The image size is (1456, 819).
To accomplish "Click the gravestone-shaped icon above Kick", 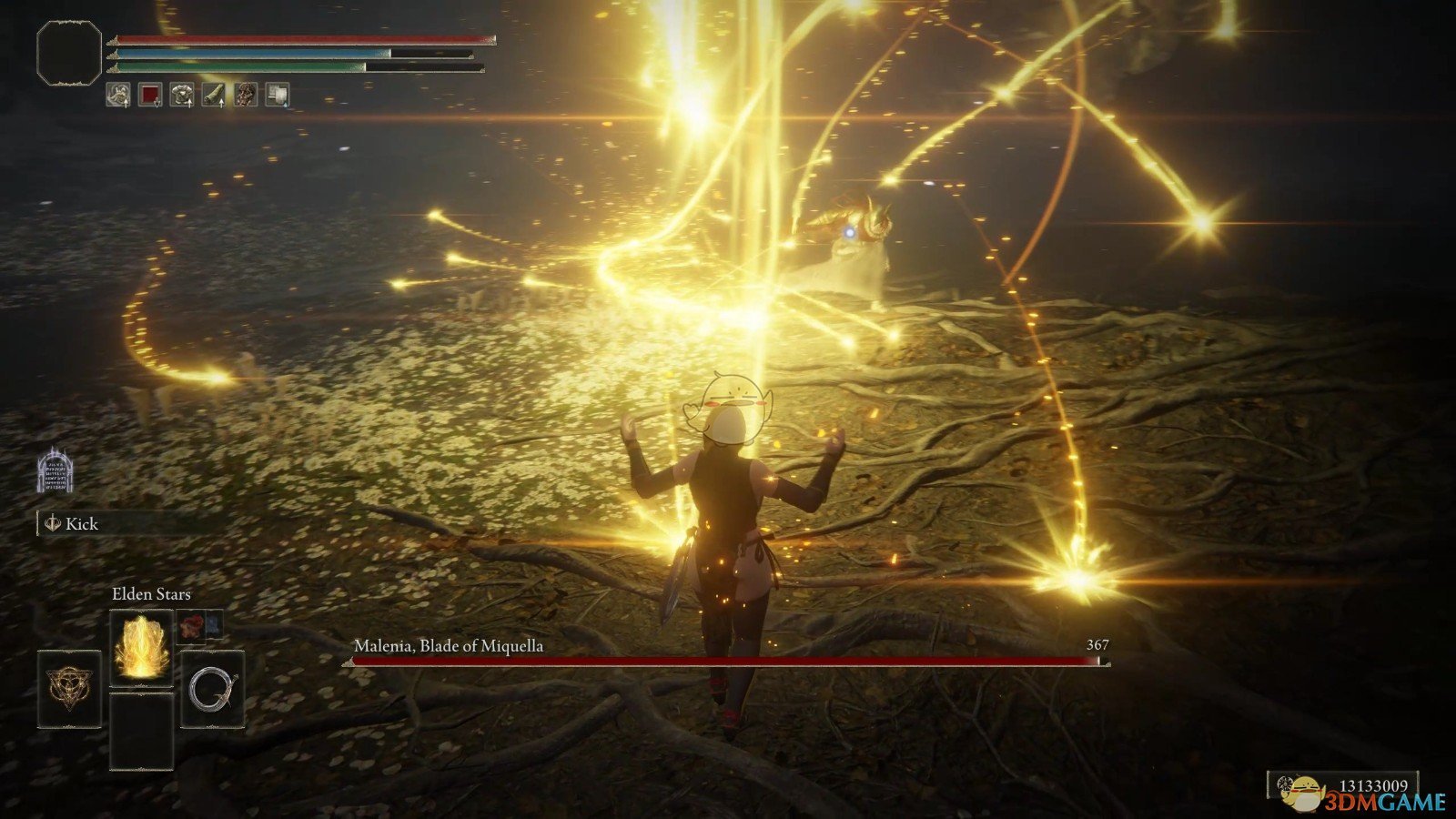I will click(55, 470).
